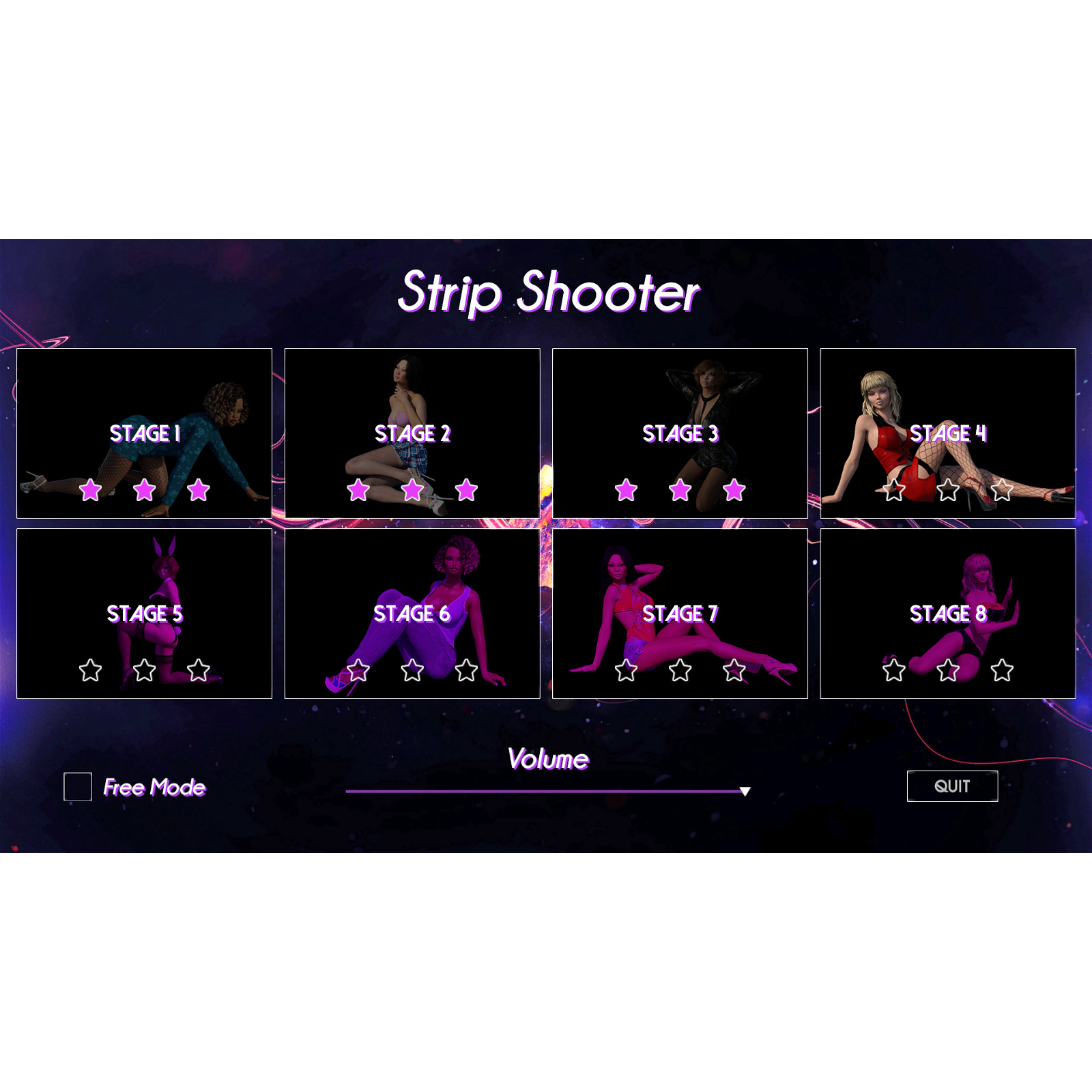Viewport: 1092px width, 1092px height.
Task: Click the second star below Stage 5
Action: coord(145,672)
